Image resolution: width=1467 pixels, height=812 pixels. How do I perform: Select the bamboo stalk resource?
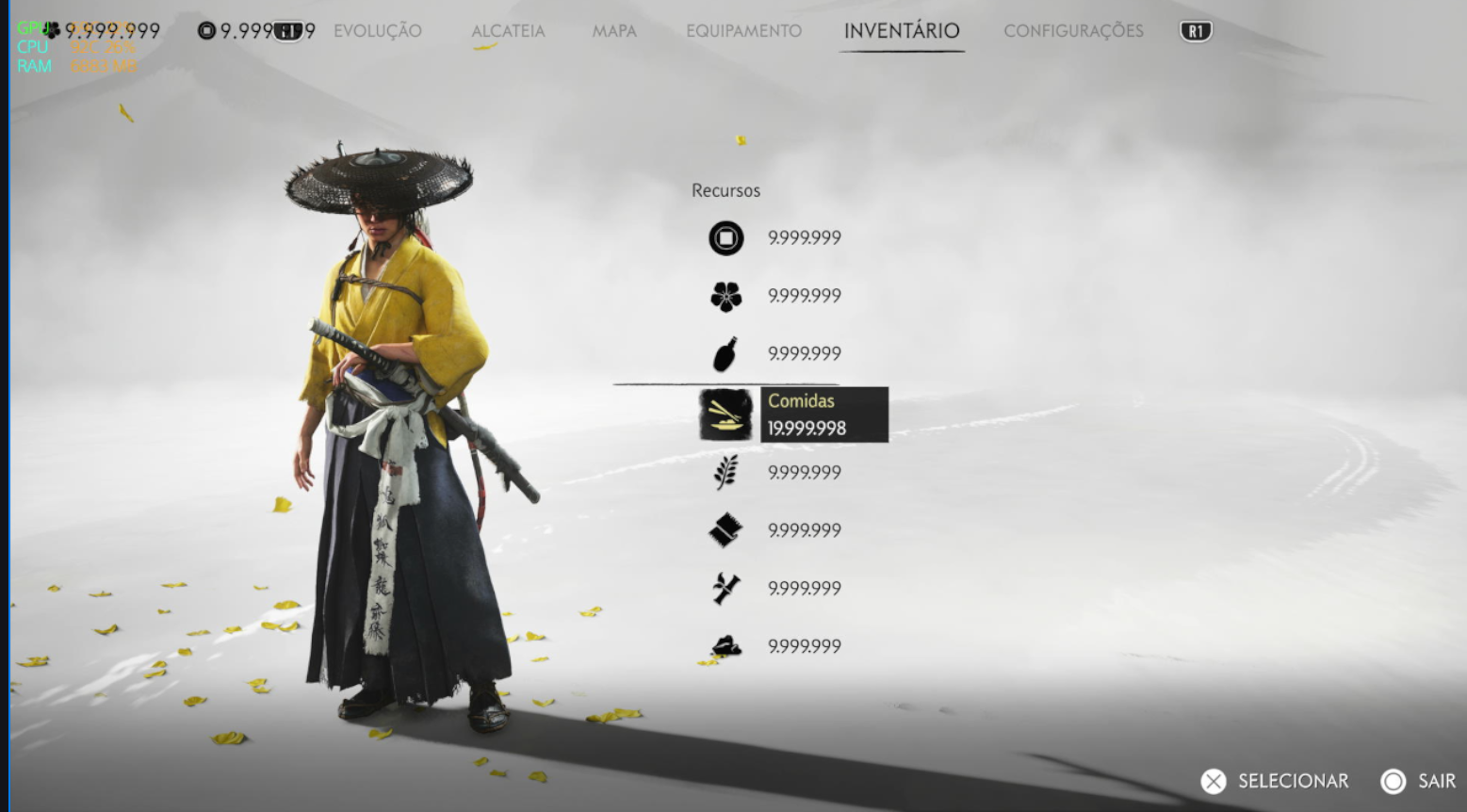(726, 589)
